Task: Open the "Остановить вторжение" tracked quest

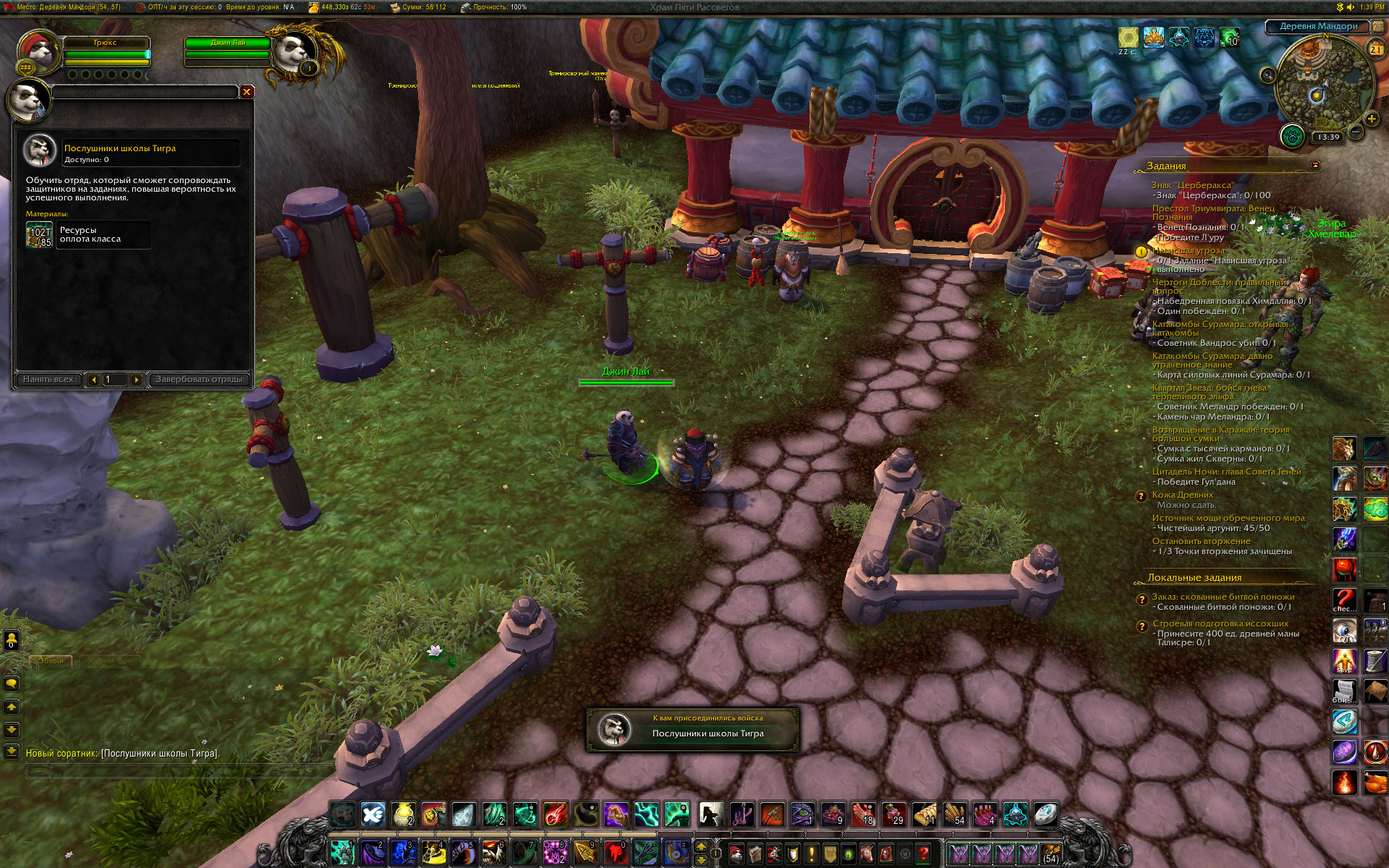Action: click(x=1201, y=541)
